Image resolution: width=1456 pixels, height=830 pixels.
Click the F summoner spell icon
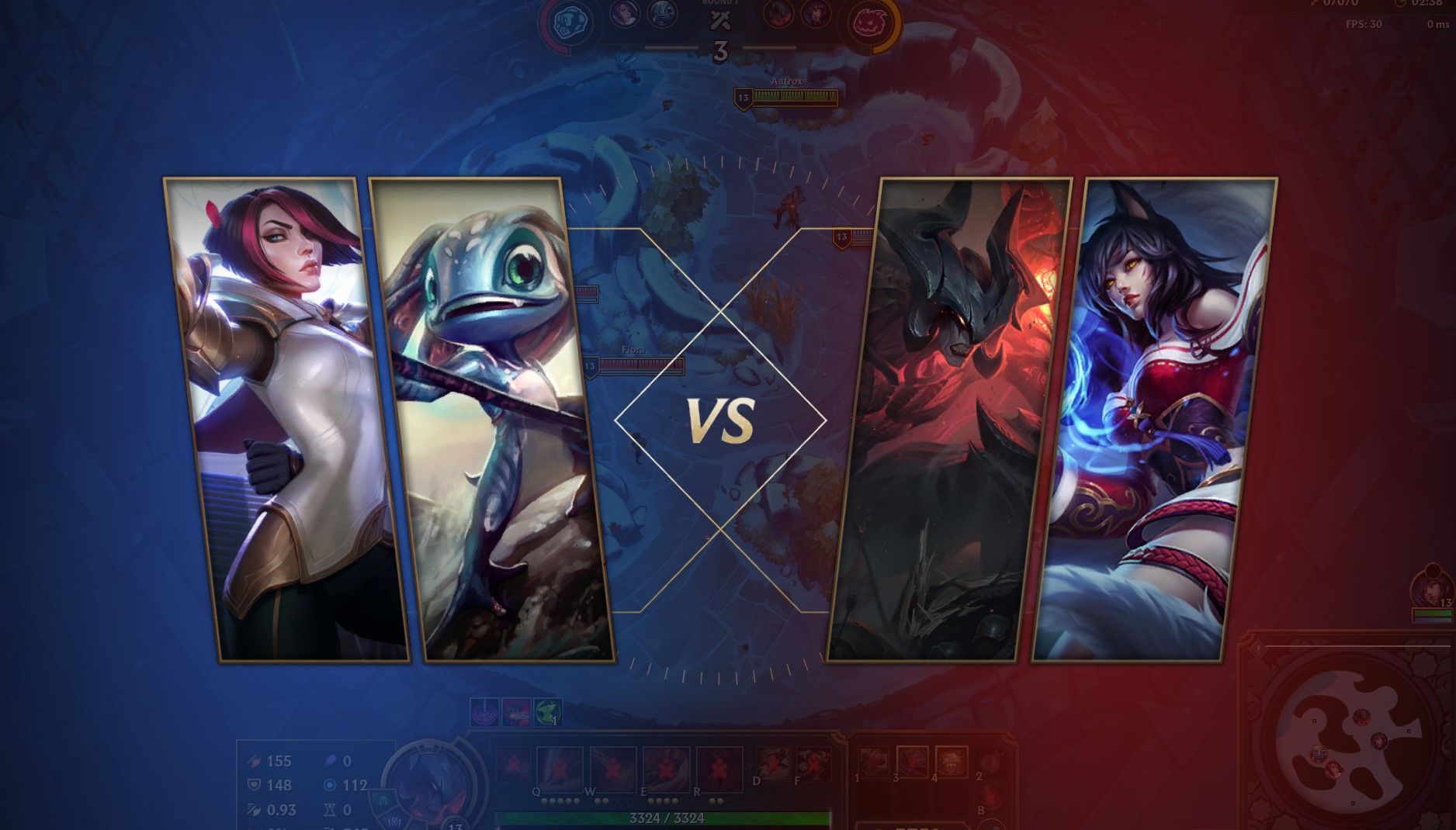(x=815, y=763)
